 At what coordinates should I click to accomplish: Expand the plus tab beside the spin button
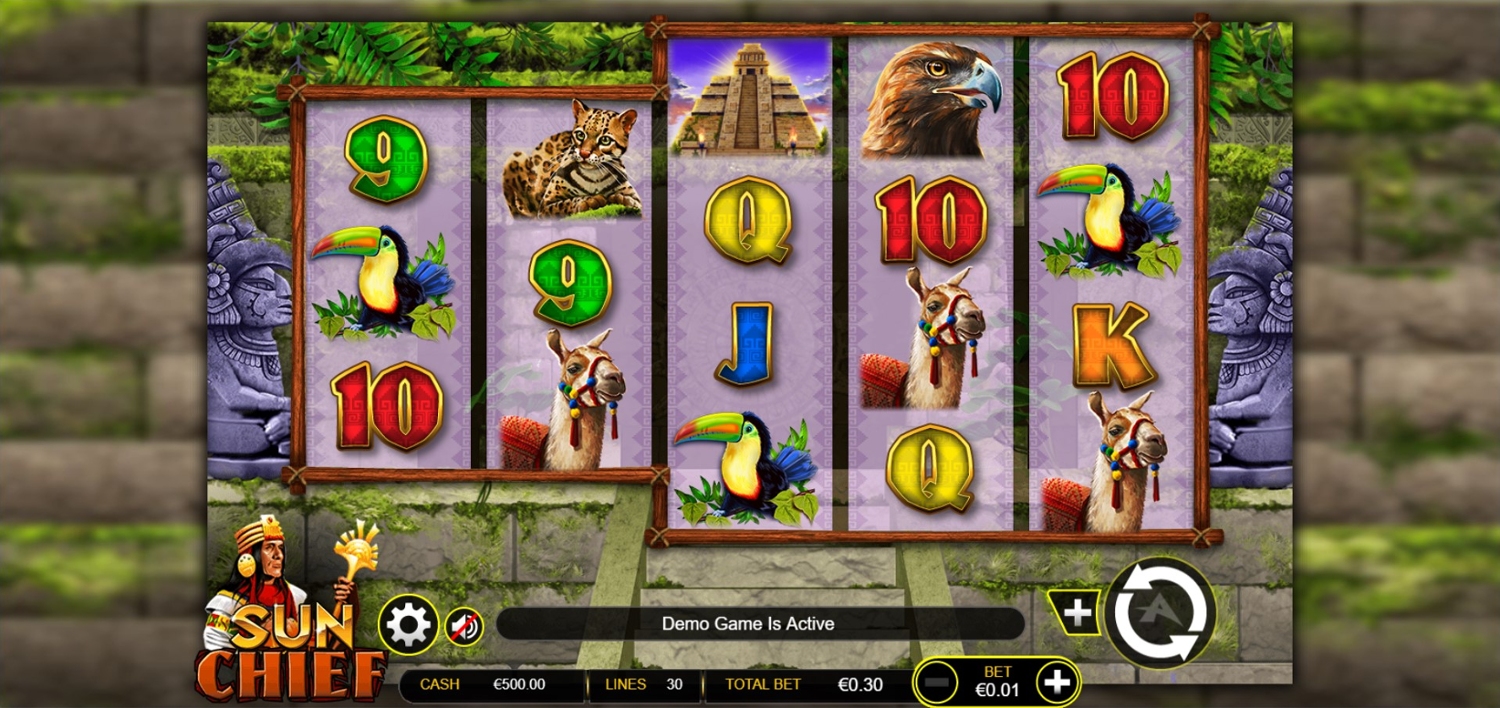click(1076, 612)
